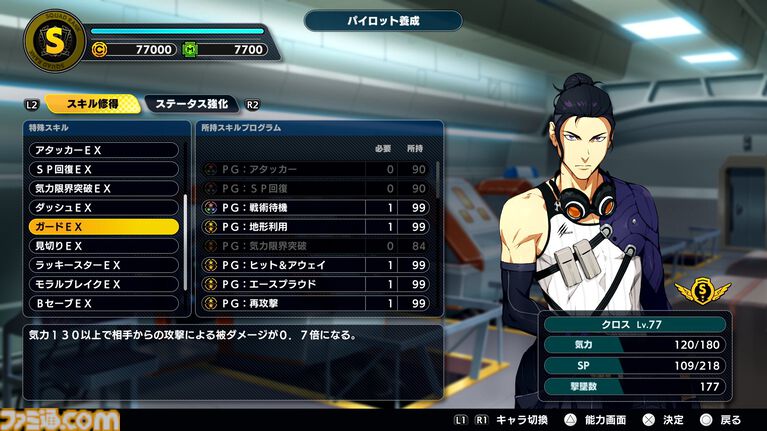Pick the BセーブEX skill

pos(104,303)
